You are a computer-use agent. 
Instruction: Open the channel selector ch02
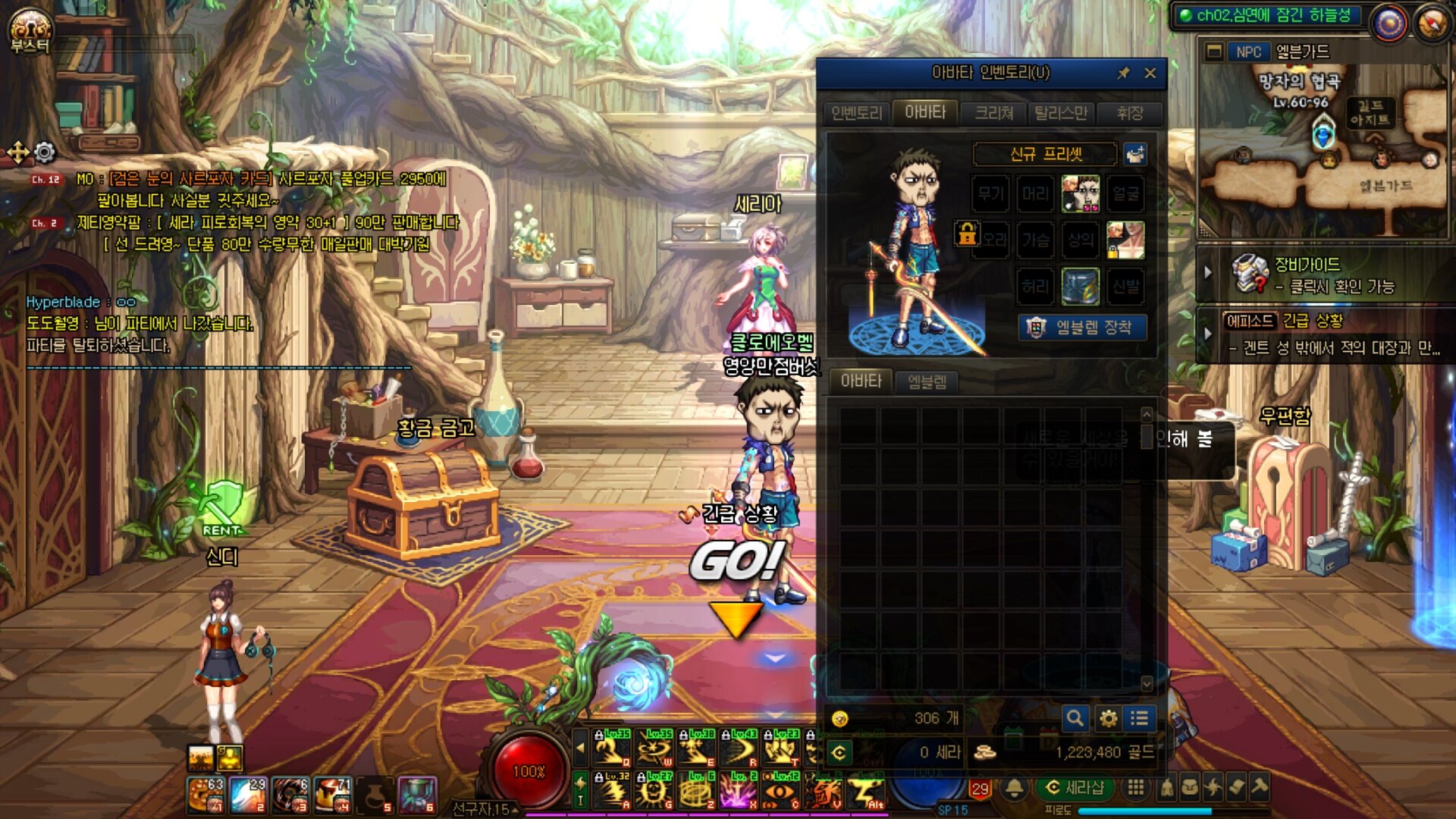tap(1265, 16)
